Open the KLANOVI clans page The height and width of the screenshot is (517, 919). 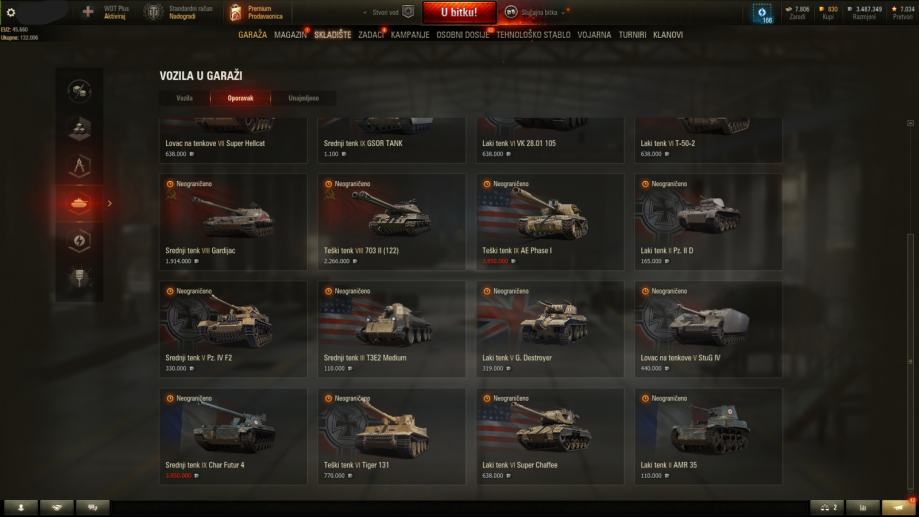[667, 35]
